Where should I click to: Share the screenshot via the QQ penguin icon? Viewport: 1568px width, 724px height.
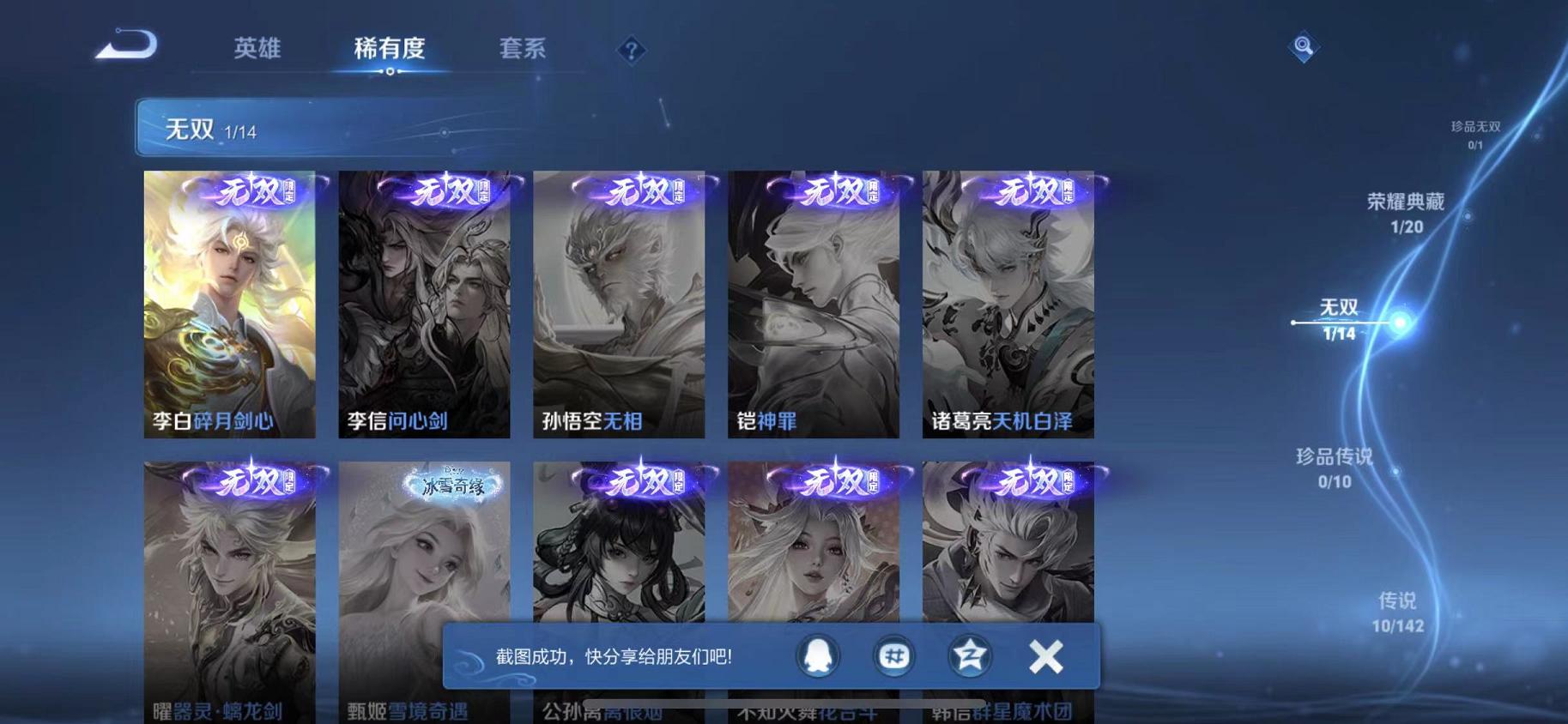[818, 655]
